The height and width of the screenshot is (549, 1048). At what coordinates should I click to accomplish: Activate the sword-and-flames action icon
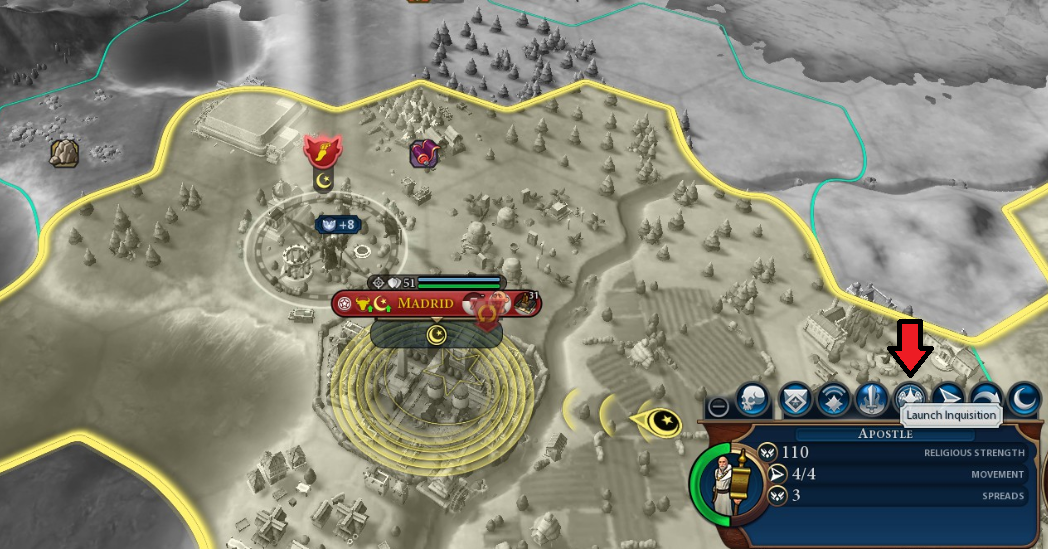pyautogui.click(x=871, y=399)
